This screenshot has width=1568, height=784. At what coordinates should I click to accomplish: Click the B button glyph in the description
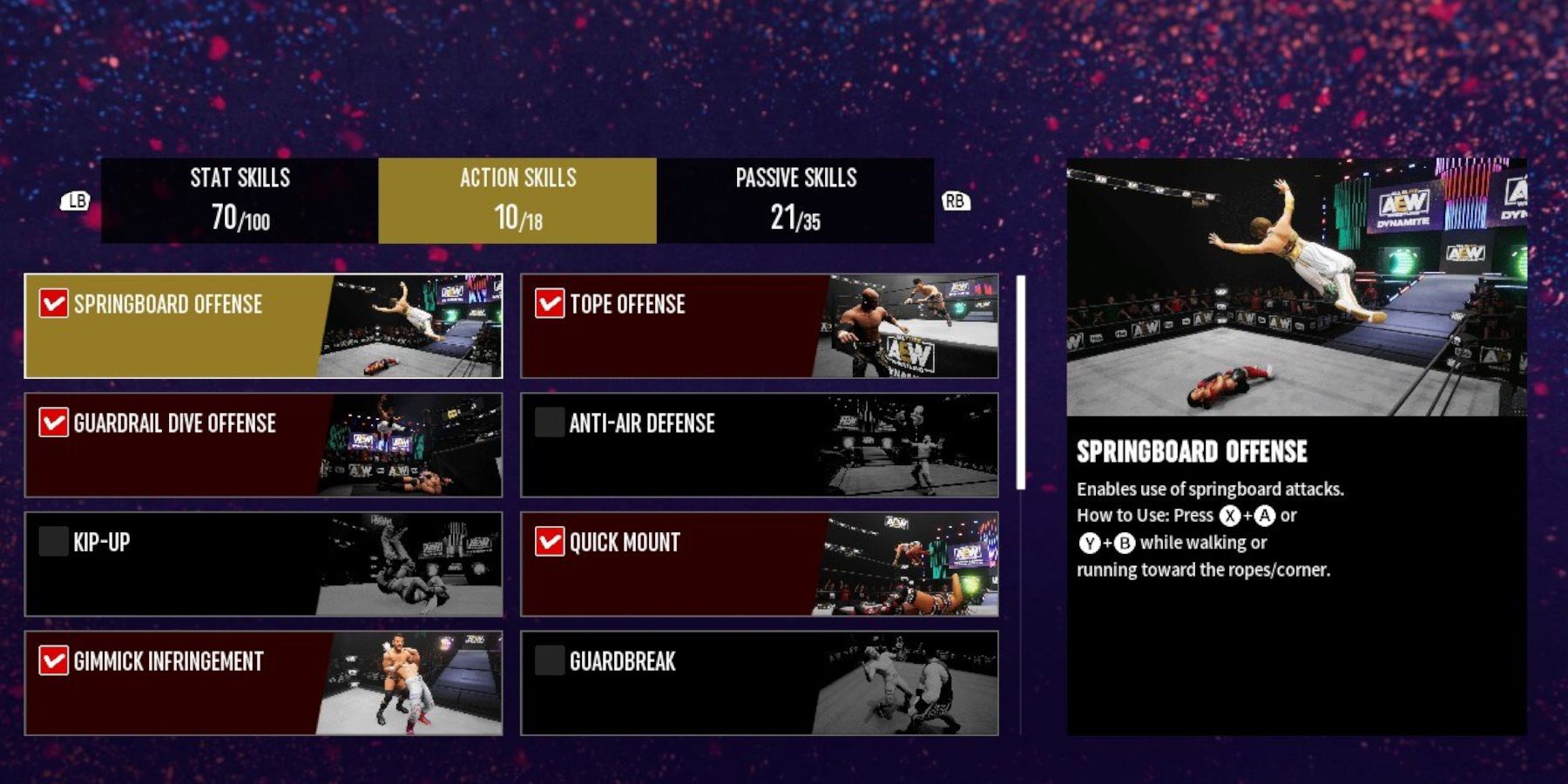click(1125, 544)
